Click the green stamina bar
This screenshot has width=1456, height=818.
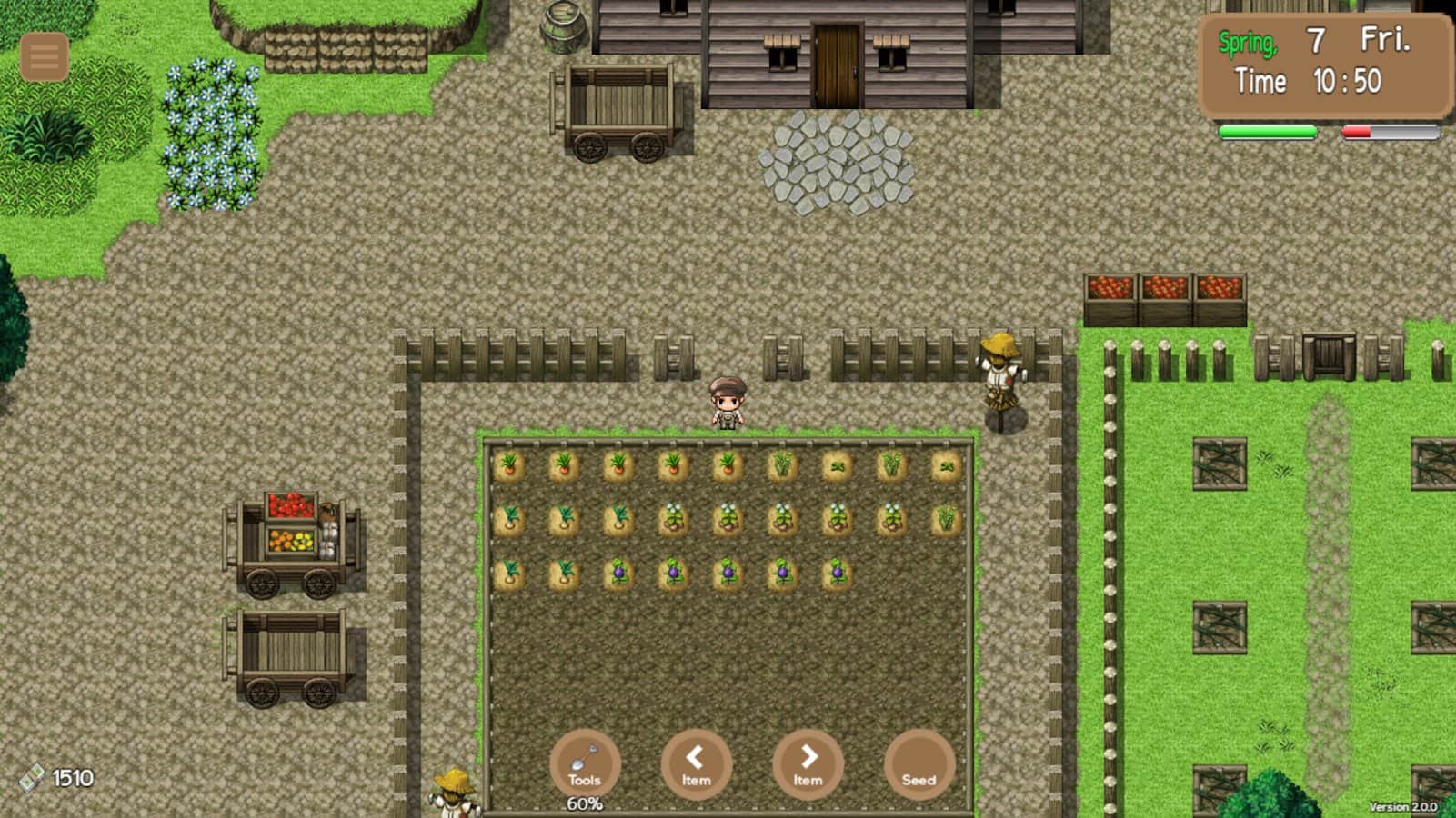1267,134
